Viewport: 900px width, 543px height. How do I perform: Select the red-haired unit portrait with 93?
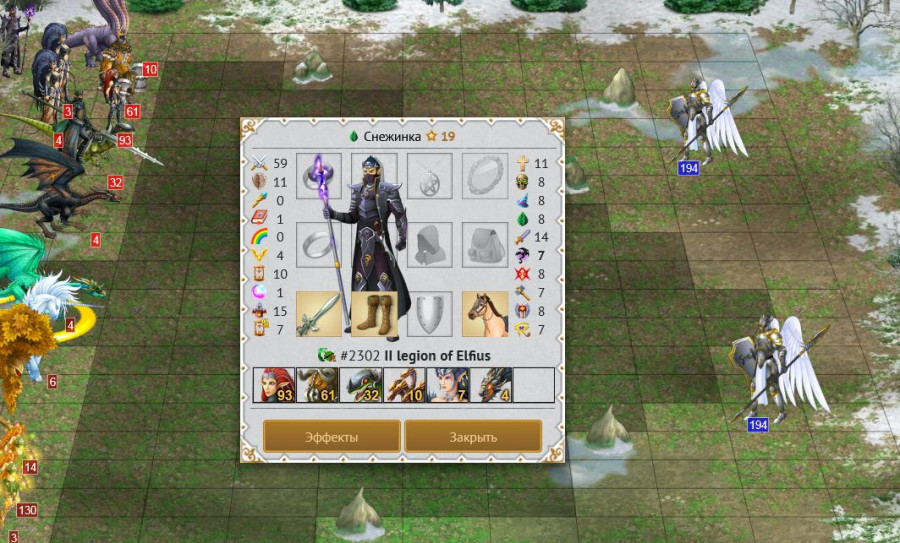(x=272, y=385)
